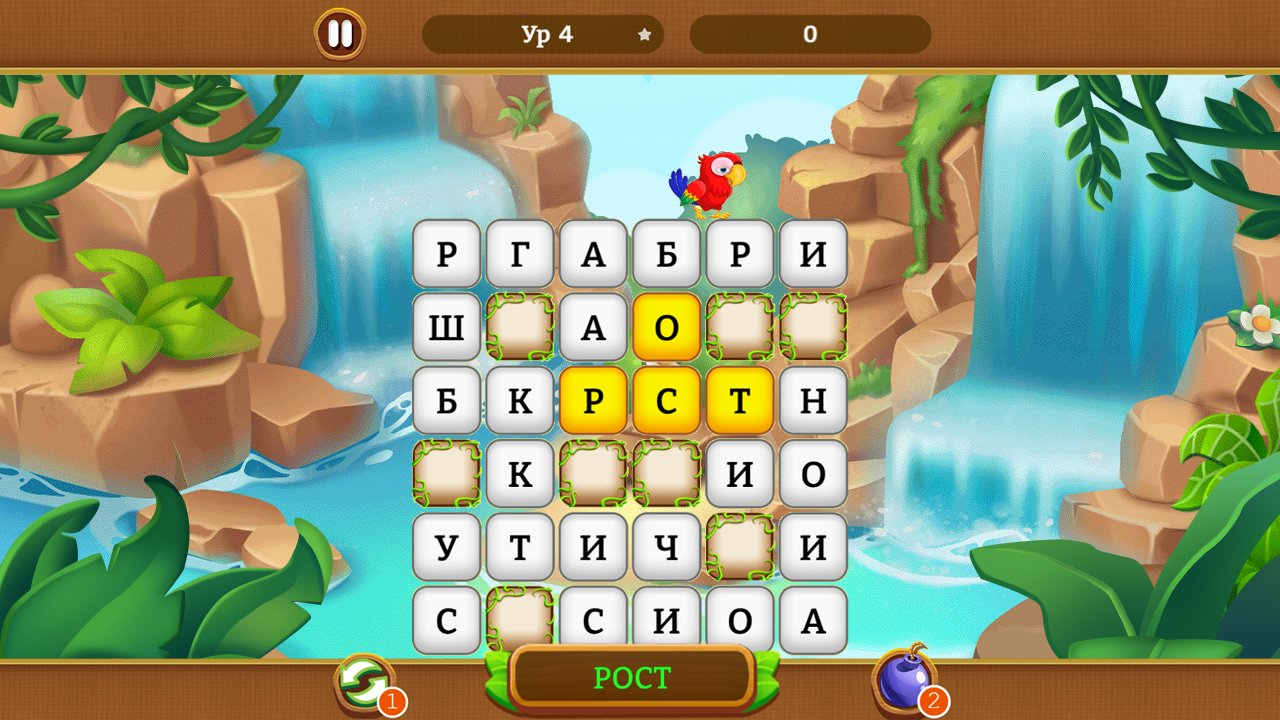Click the covered tile in bottom row
The width and height of the screenshot is (1280, 720).
pos(520,622)
